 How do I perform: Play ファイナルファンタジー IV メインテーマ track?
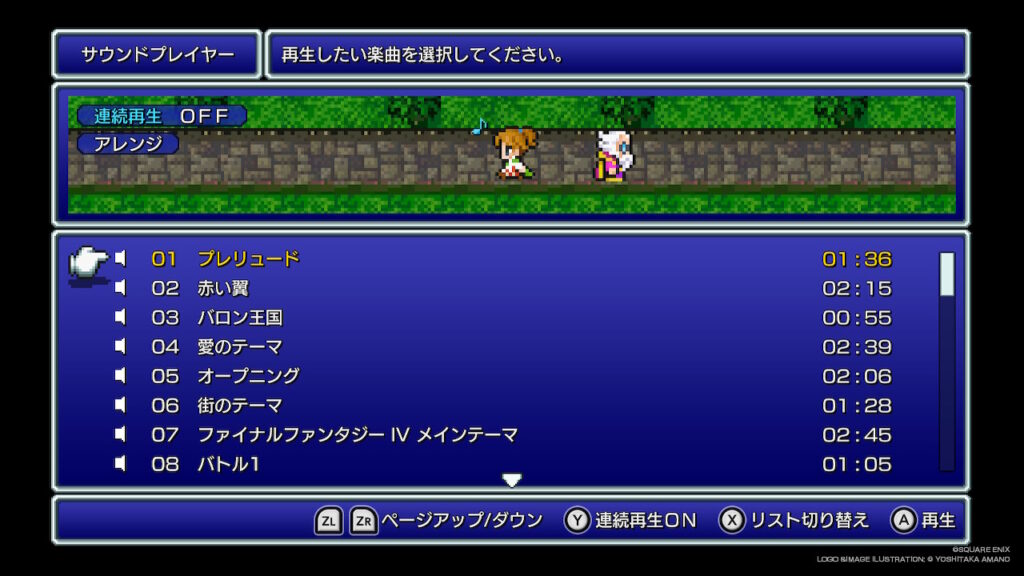[357, 435]
